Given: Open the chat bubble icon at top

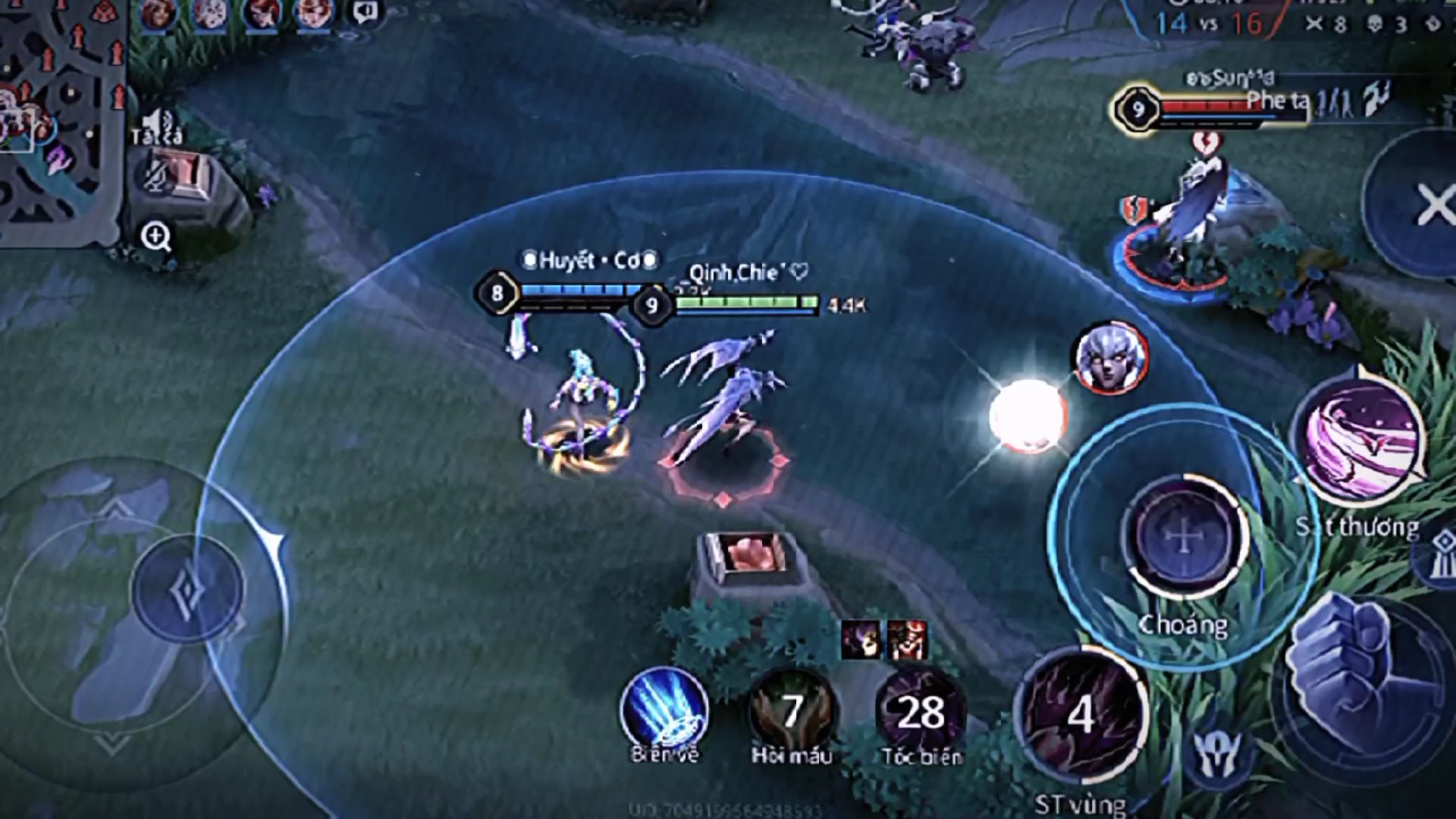Looking at the screenshot, I should 366,11.
